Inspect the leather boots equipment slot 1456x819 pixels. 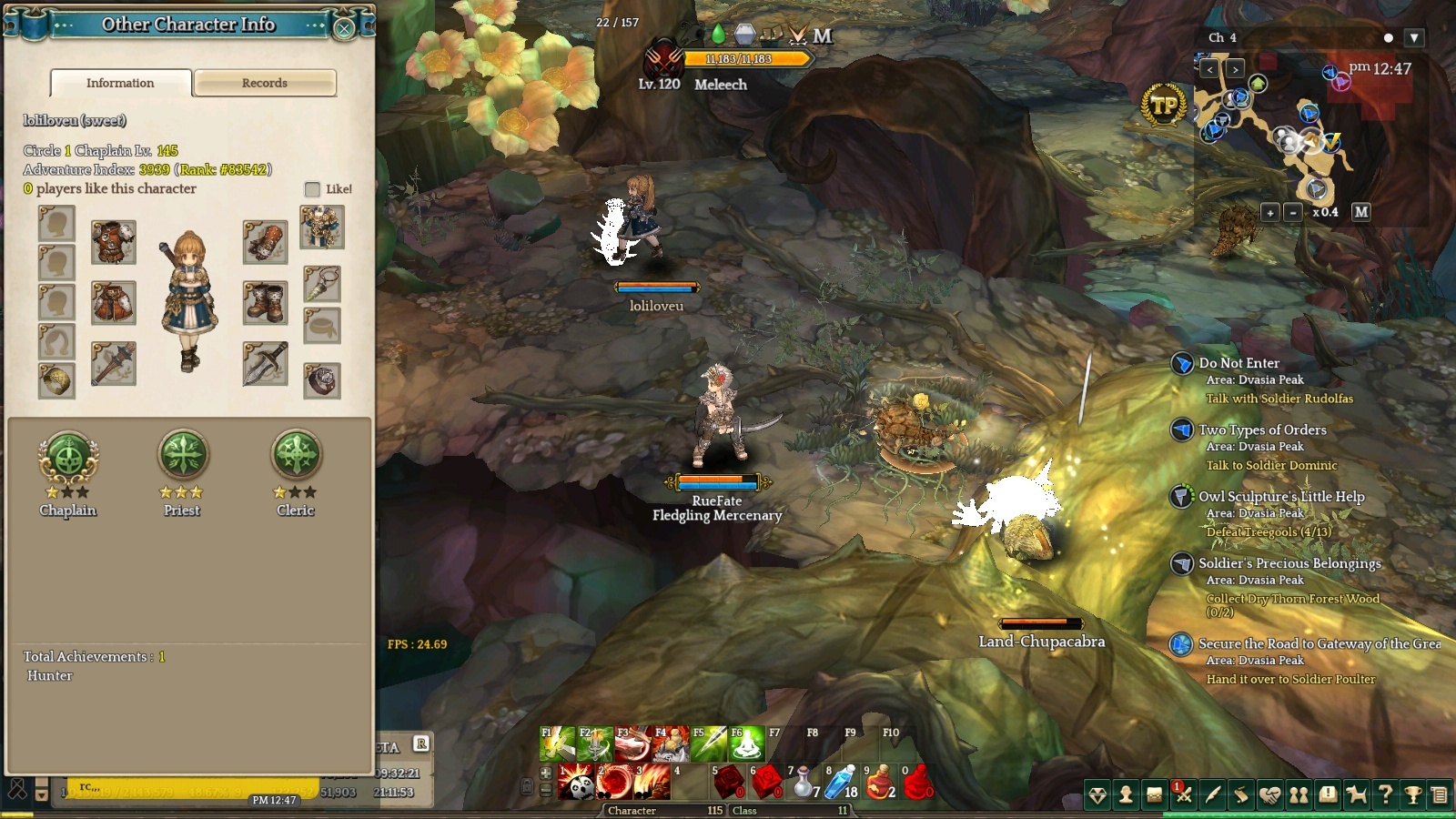tap(265, 302)
